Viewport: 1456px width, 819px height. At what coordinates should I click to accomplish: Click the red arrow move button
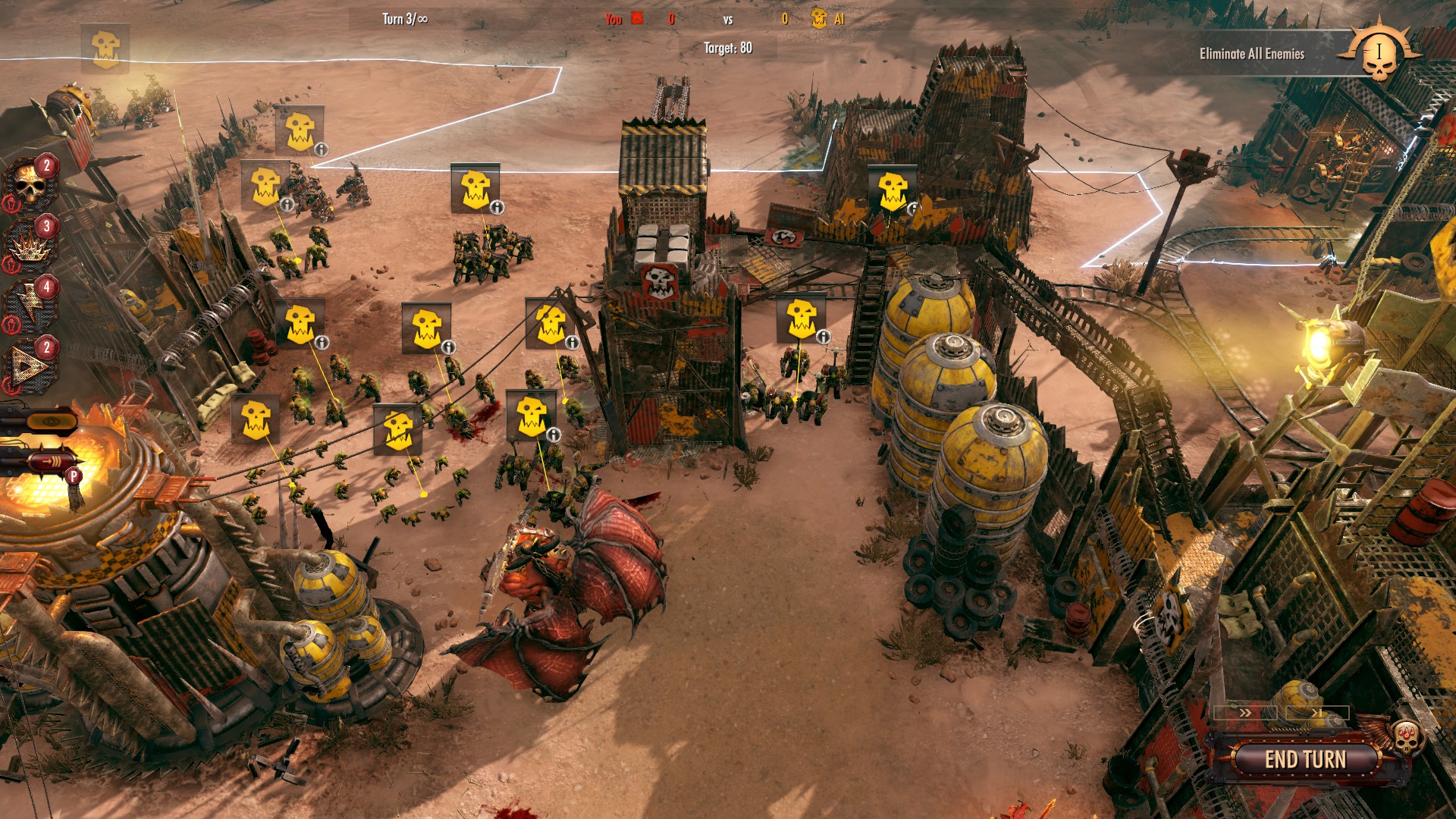50,460
